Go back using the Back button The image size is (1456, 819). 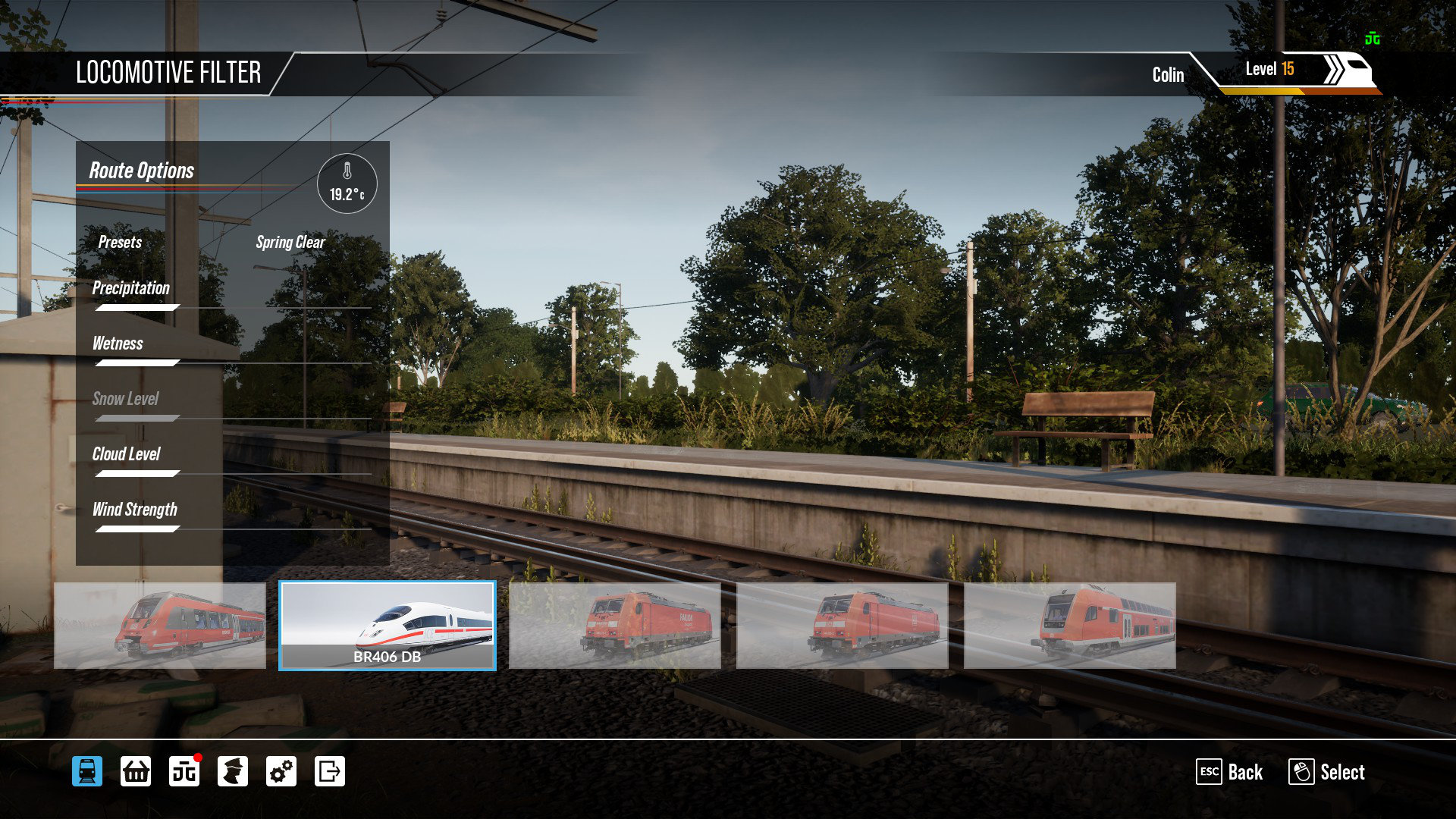click(1229, 772)
